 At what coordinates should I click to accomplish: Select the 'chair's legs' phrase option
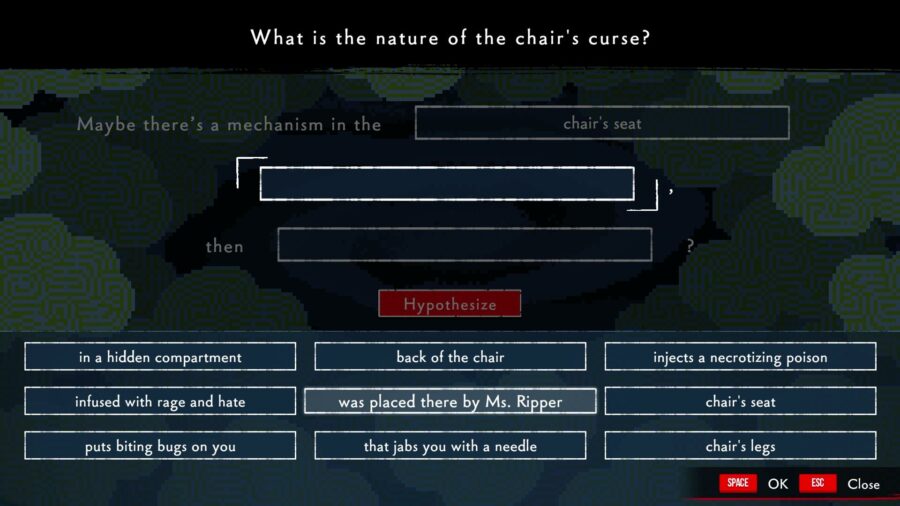(740, 446)
